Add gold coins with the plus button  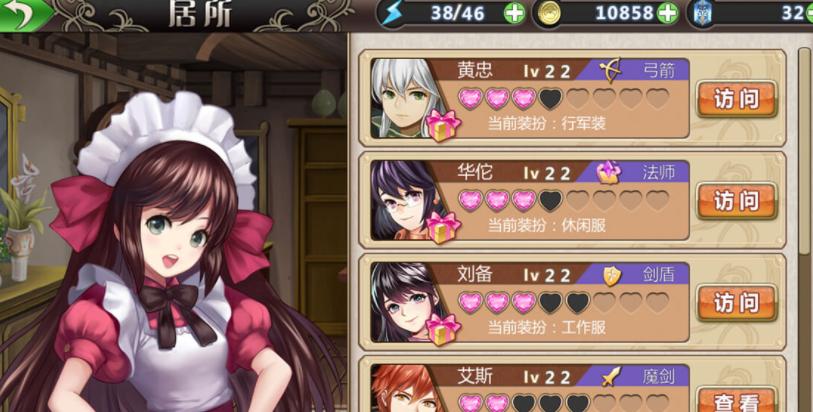click(x=667, y=13)
